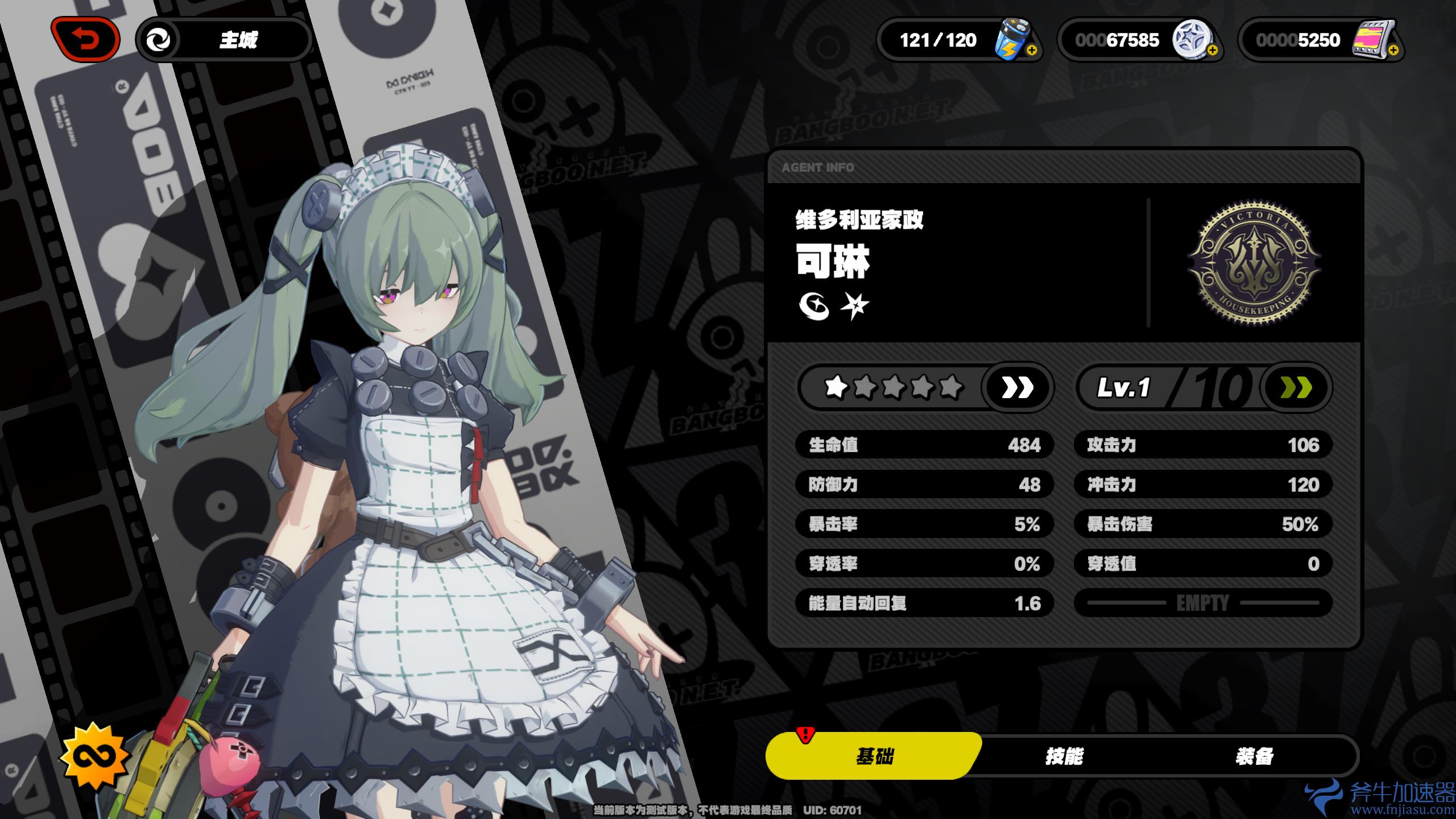This screenshot has width=1456, height=819.
Task: Add film currency with plus icon
Action: pyautogui.click(x=1393, y=51)
